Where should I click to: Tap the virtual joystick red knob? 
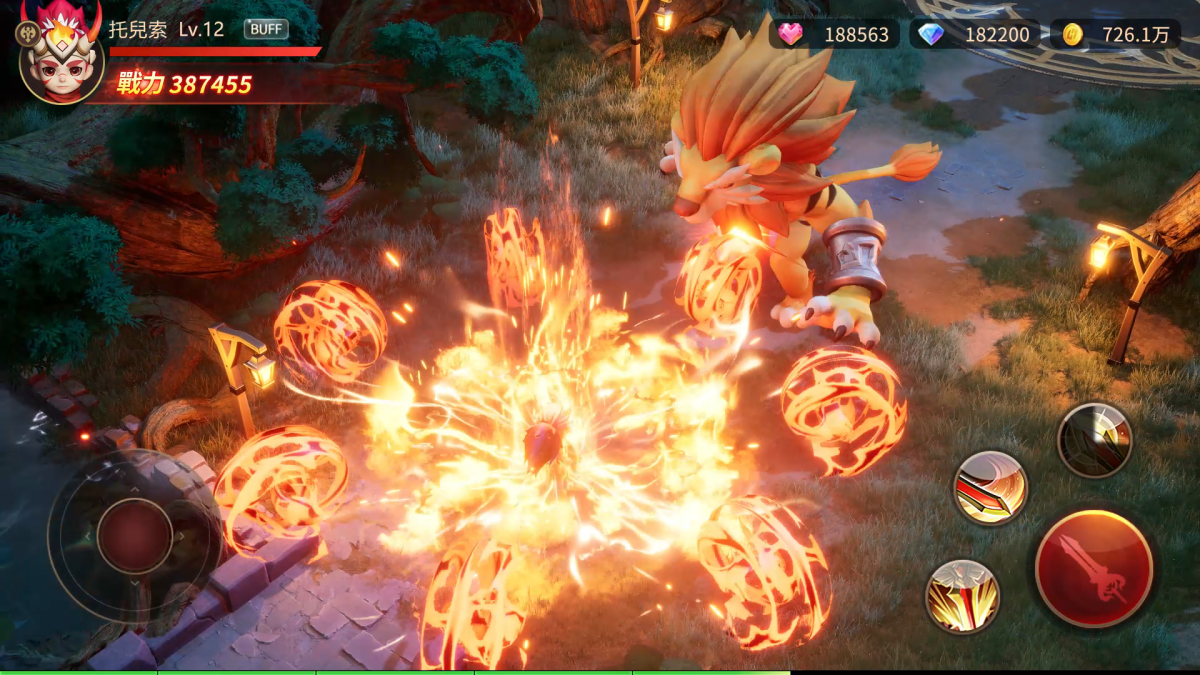click(x=135, y=535)
